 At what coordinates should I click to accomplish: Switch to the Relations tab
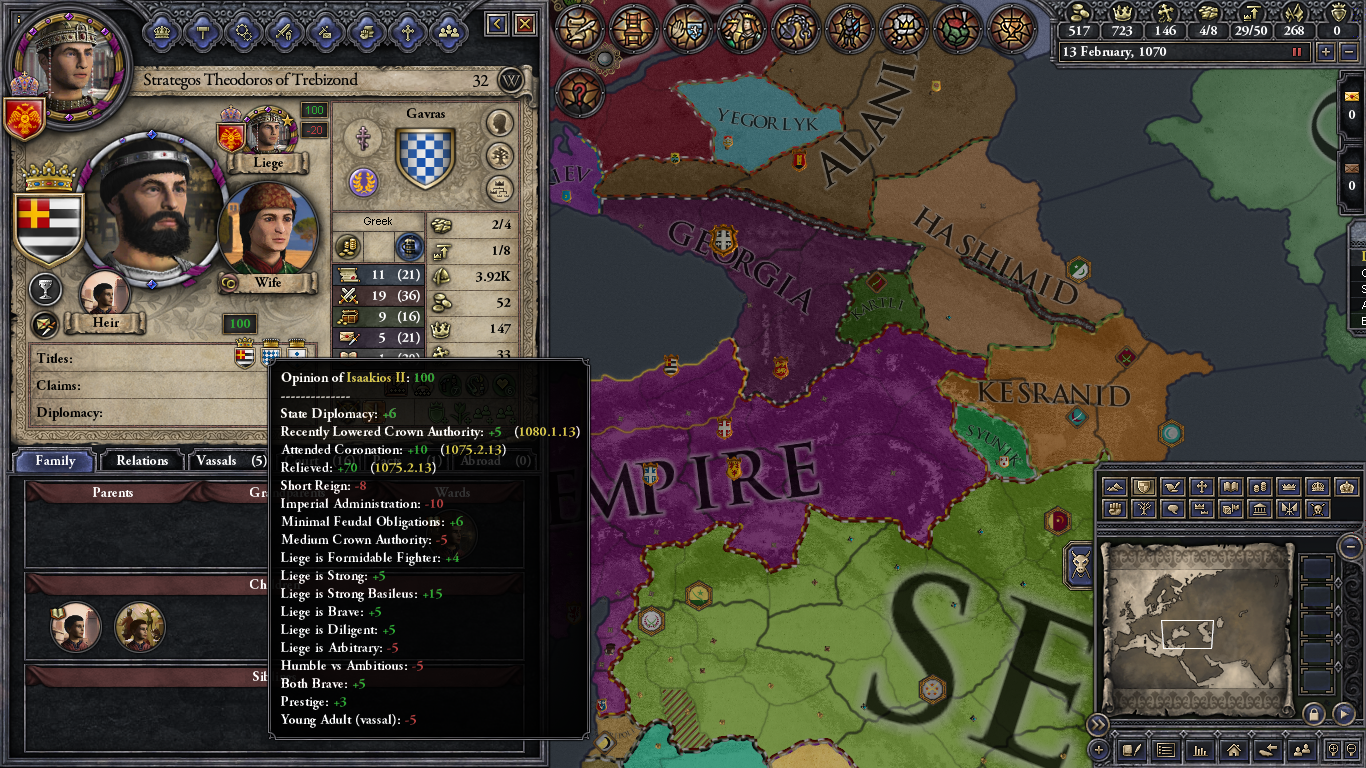[141, 461]
